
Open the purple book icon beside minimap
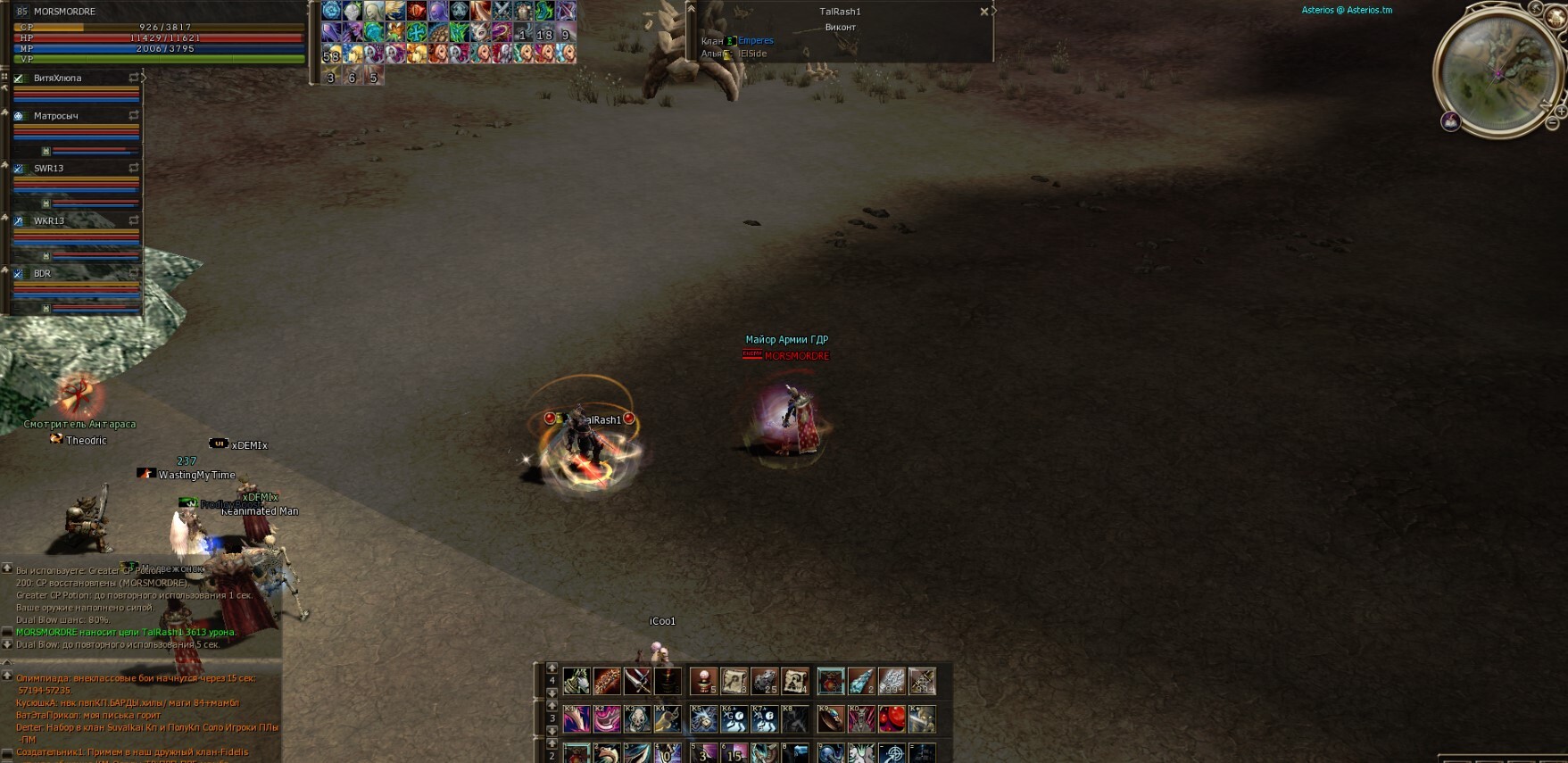tap(1451, 121)
